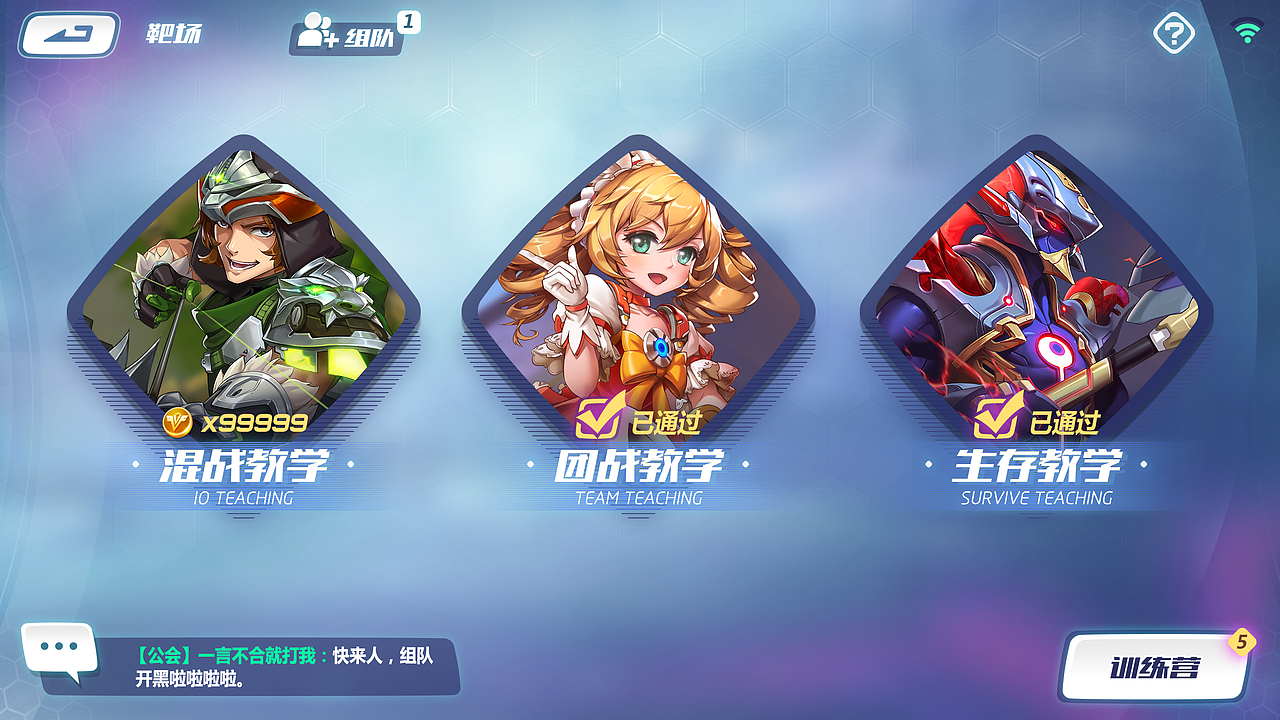Open the help question mark icon
The width and height of the screenshot is (1280, 720).
[1172, 33]
